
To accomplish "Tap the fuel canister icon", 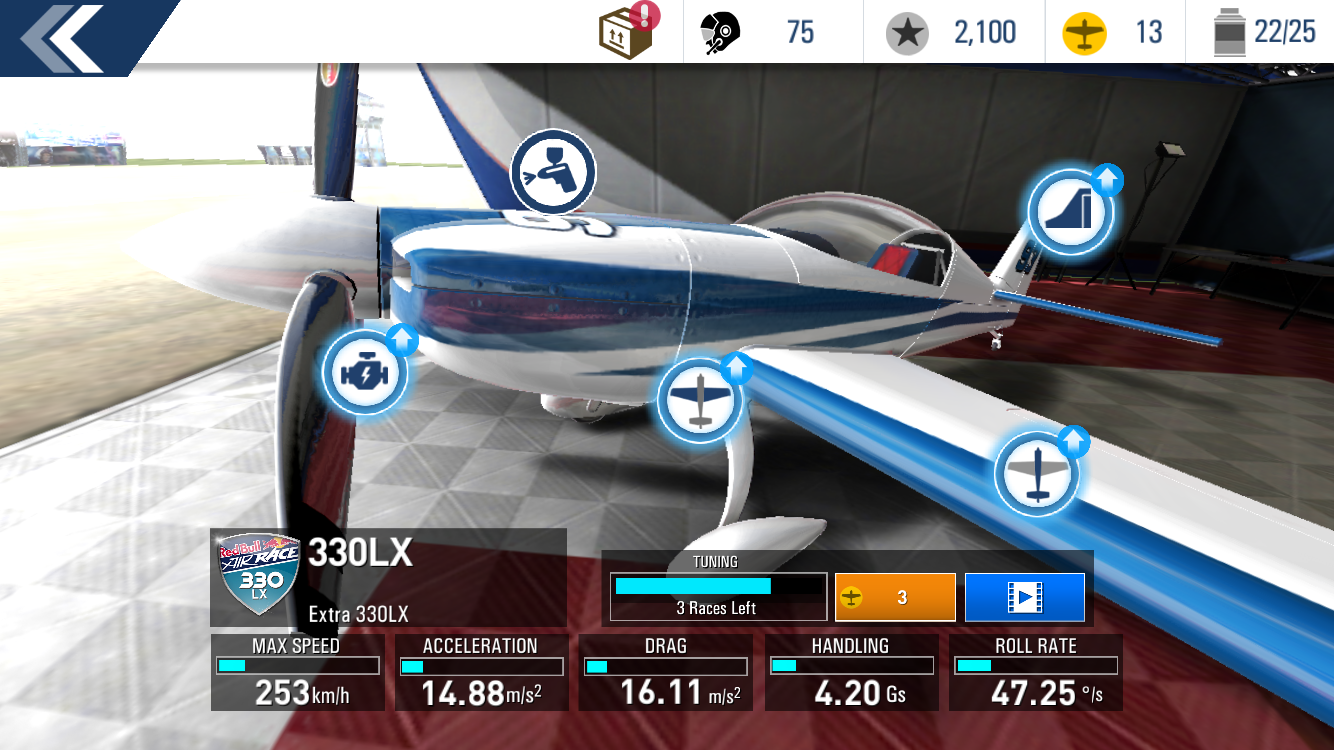I will click(x=1228, y=33).
